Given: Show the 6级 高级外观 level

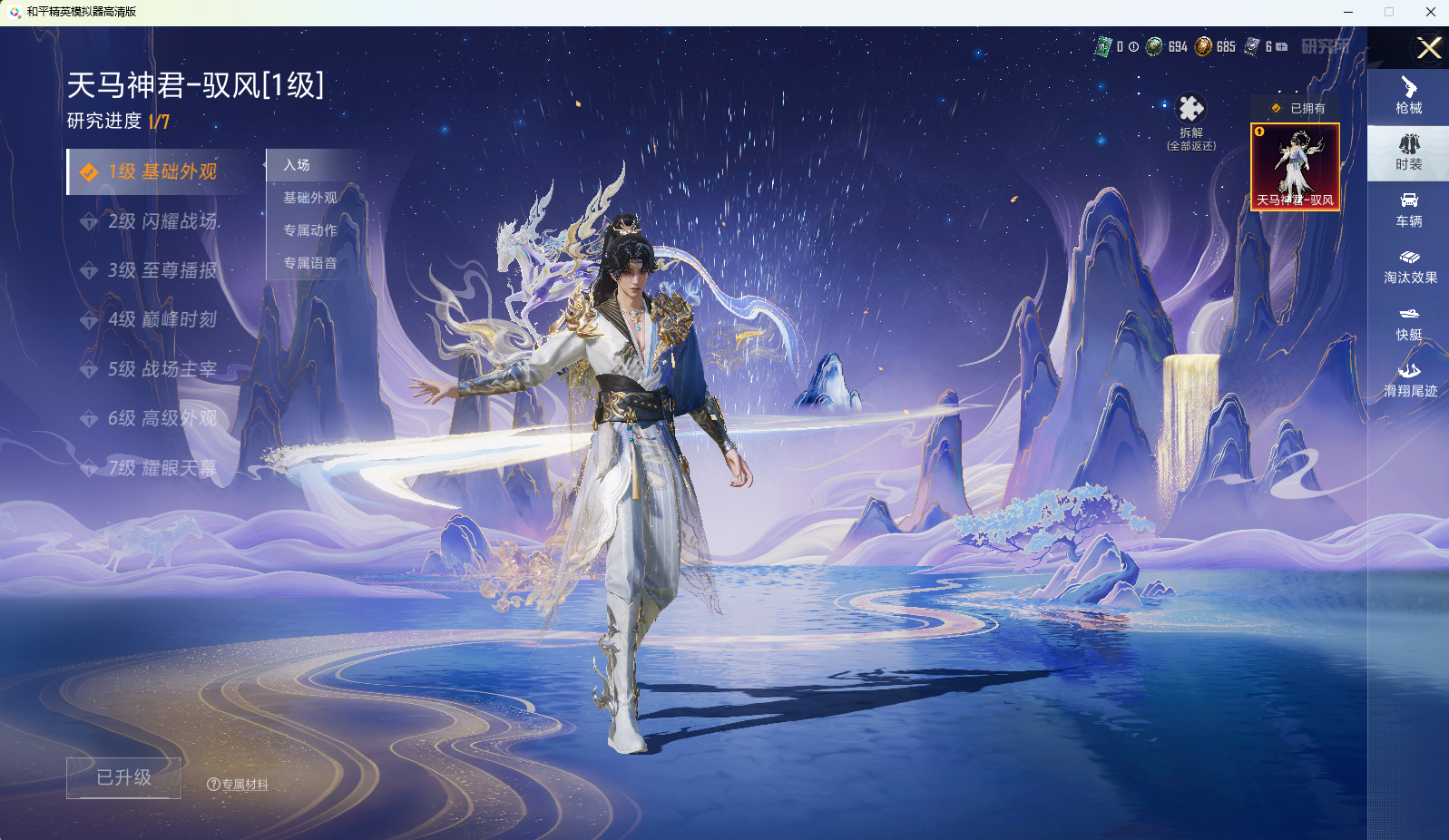Looking at the screenshot, I should (x=162, y=418).
